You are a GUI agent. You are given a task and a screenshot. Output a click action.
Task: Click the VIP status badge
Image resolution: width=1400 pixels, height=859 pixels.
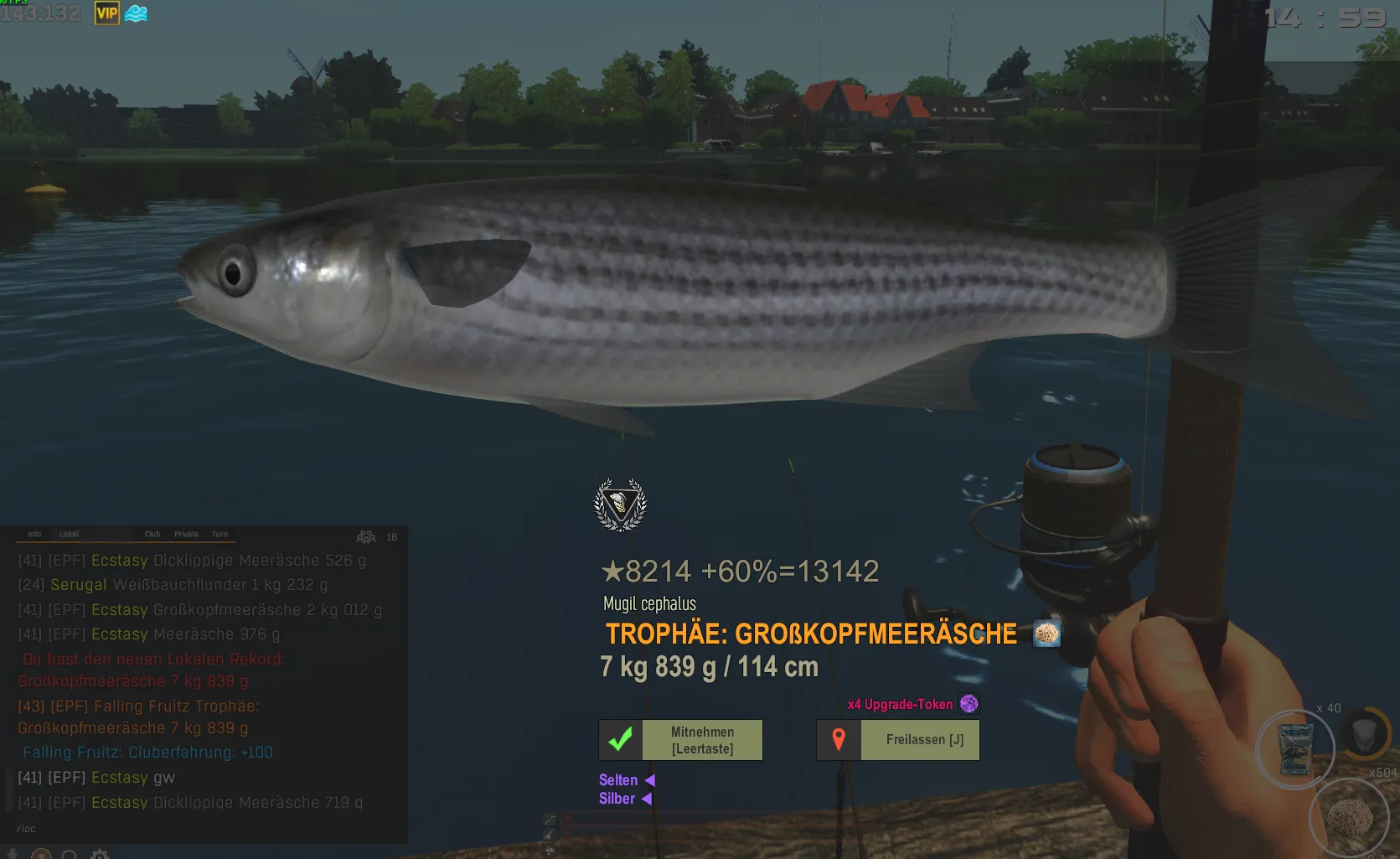pyautogui.click(x=107, y=13)
